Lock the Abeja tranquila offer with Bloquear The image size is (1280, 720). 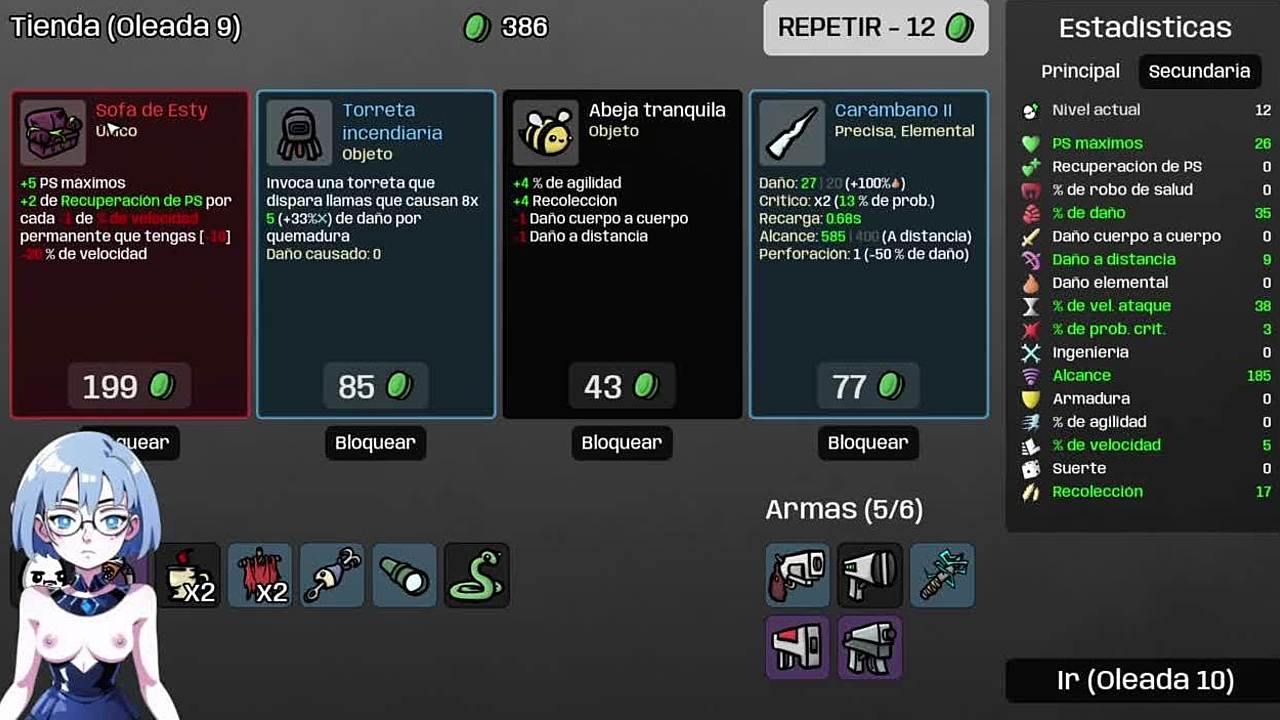621,443
